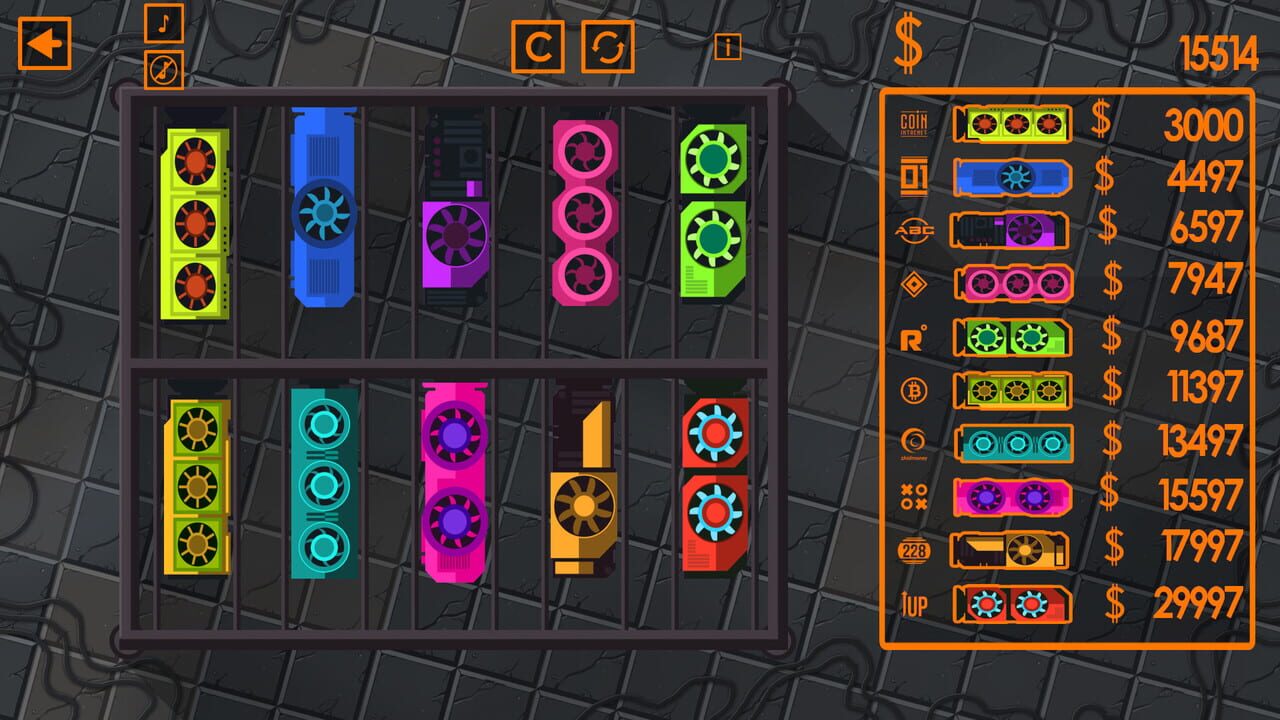Click the Bitcoin currency icon

point(915,389)
